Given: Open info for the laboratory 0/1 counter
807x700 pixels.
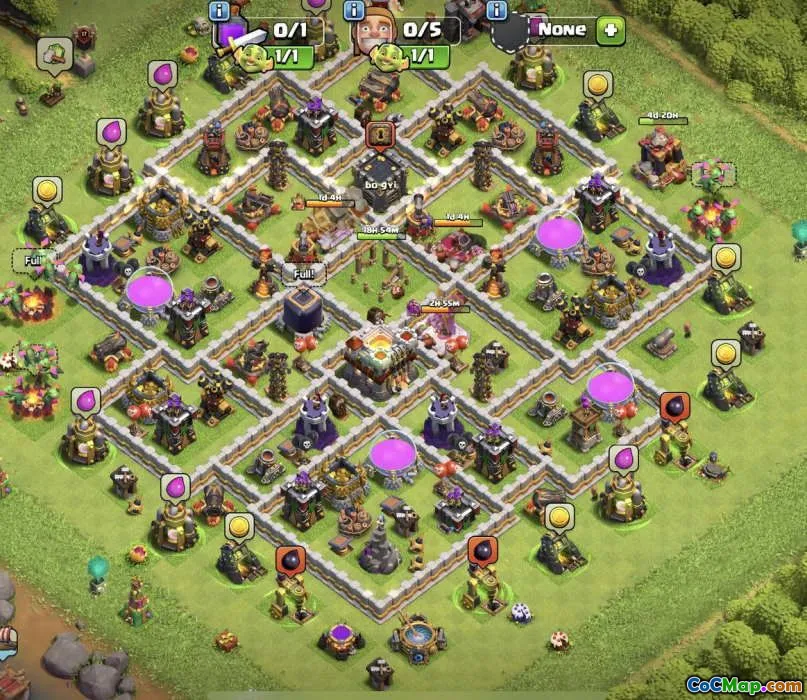Looking at the screenshot, I should pyautogui.click(x=220, y=10).
